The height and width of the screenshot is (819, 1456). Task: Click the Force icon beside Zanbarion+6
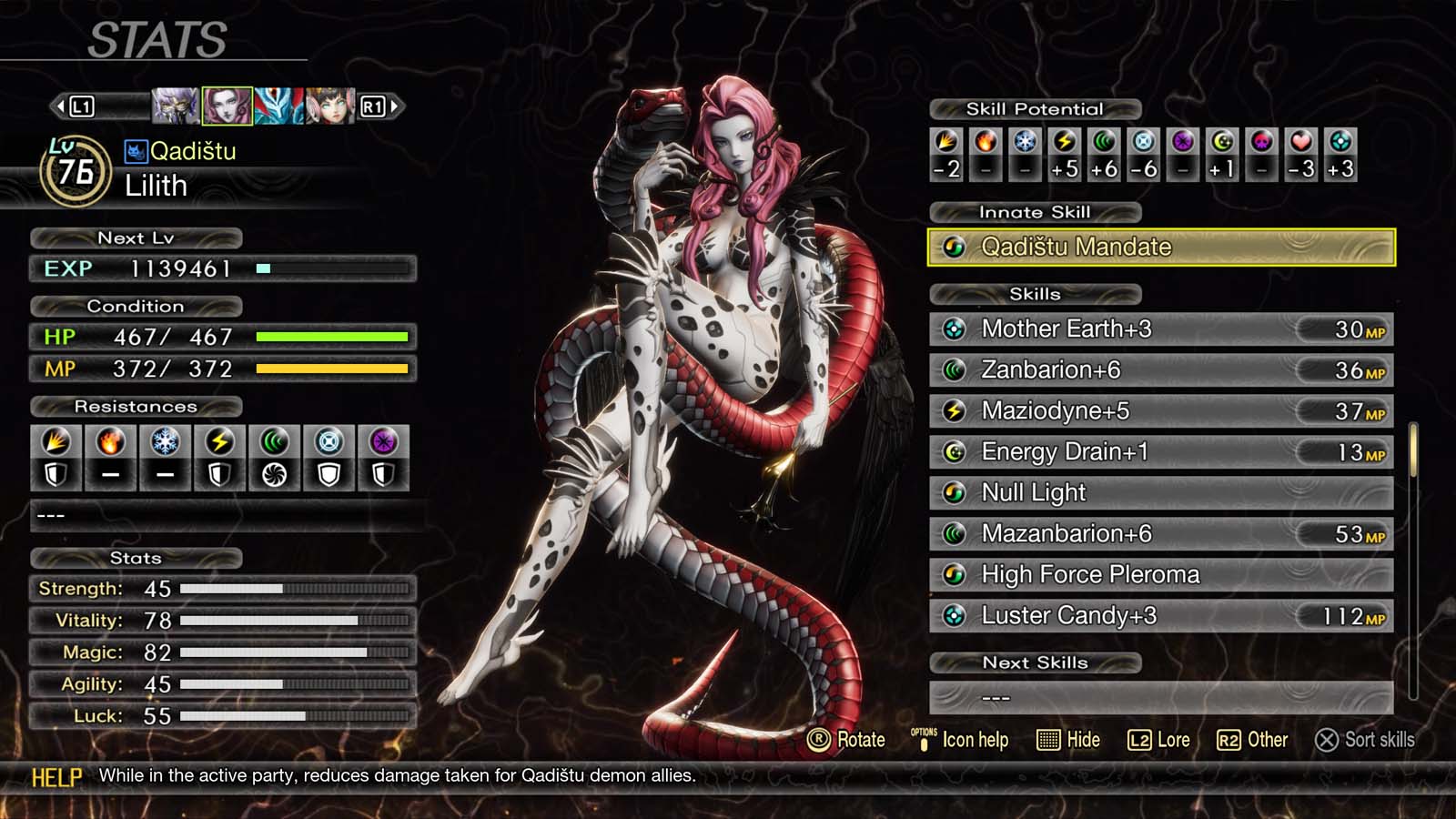[953, 370]
